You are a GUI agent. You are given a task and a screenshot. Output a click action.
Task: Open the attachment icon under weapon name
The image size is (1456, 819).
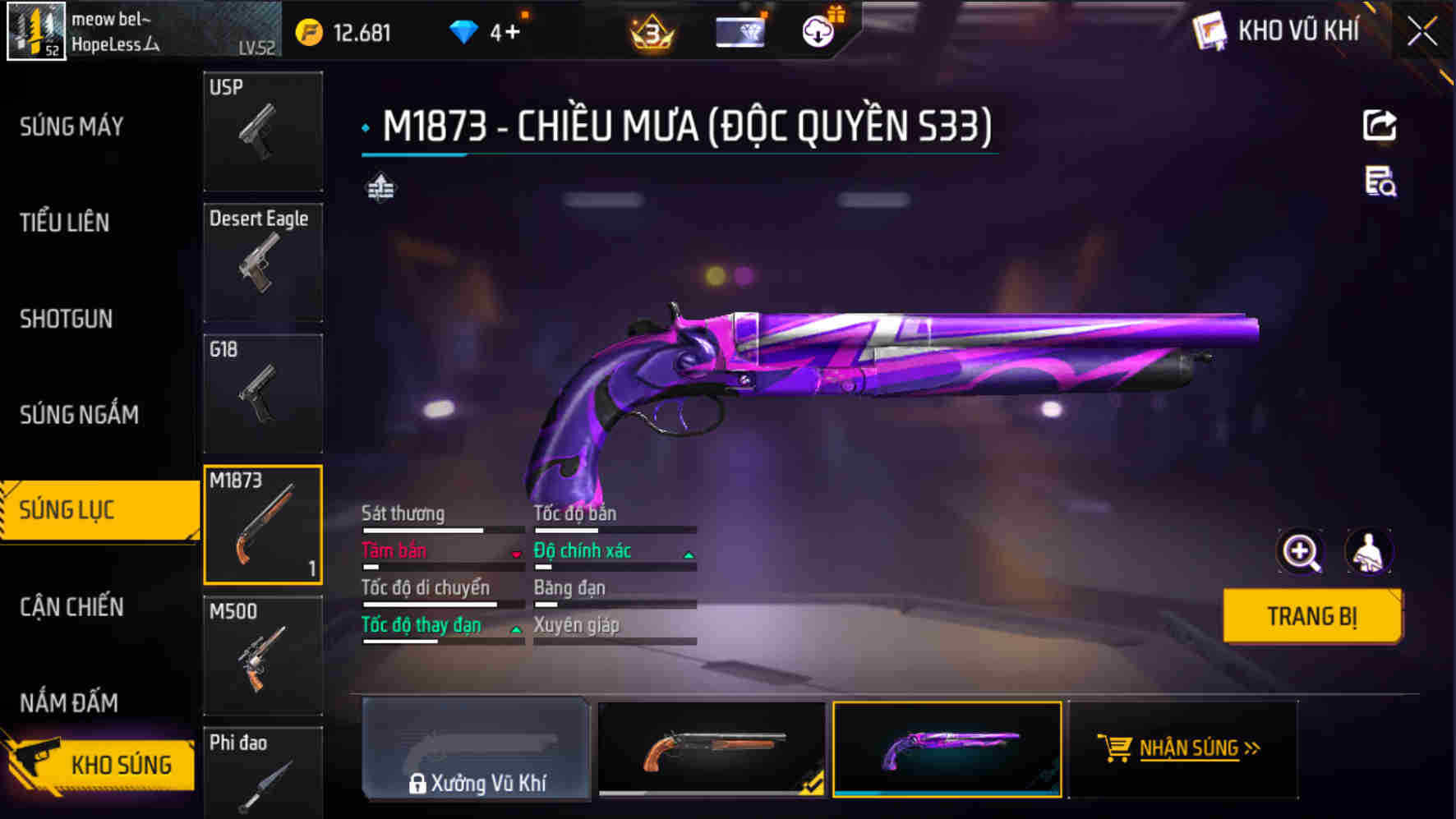tap(381, 190)
